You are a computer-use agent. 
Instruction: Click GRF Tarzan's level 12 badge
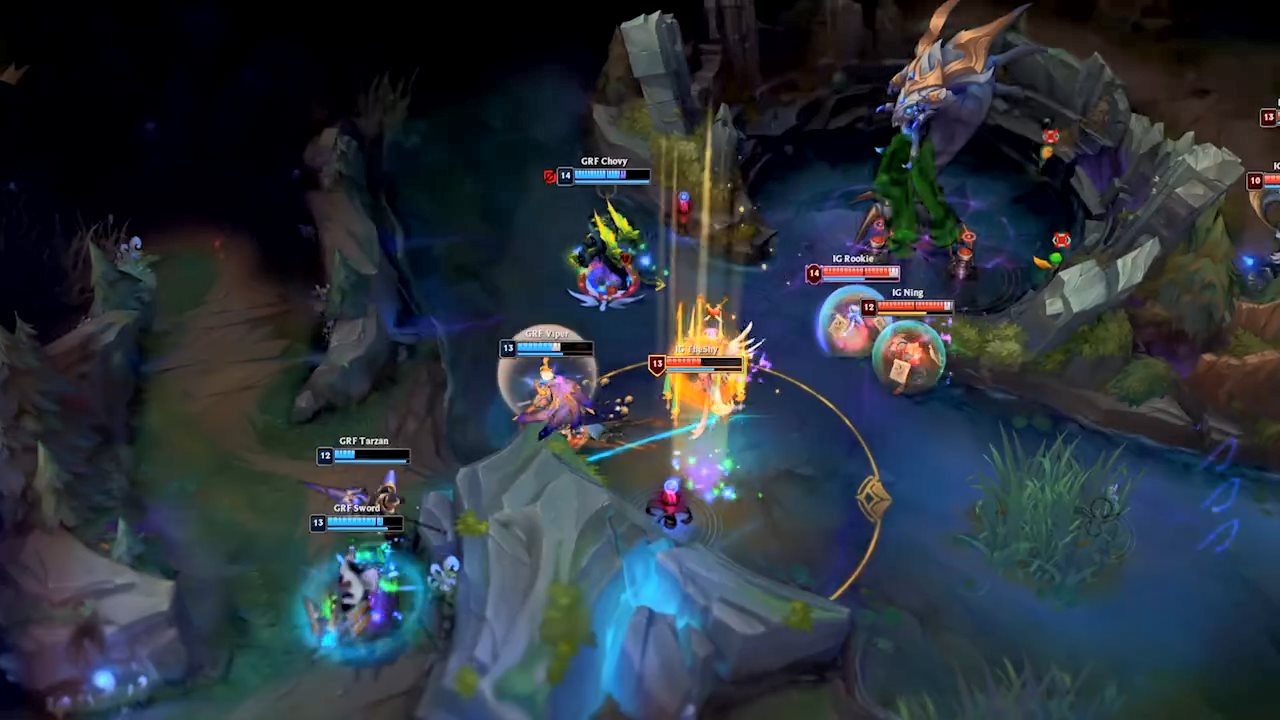324,456
